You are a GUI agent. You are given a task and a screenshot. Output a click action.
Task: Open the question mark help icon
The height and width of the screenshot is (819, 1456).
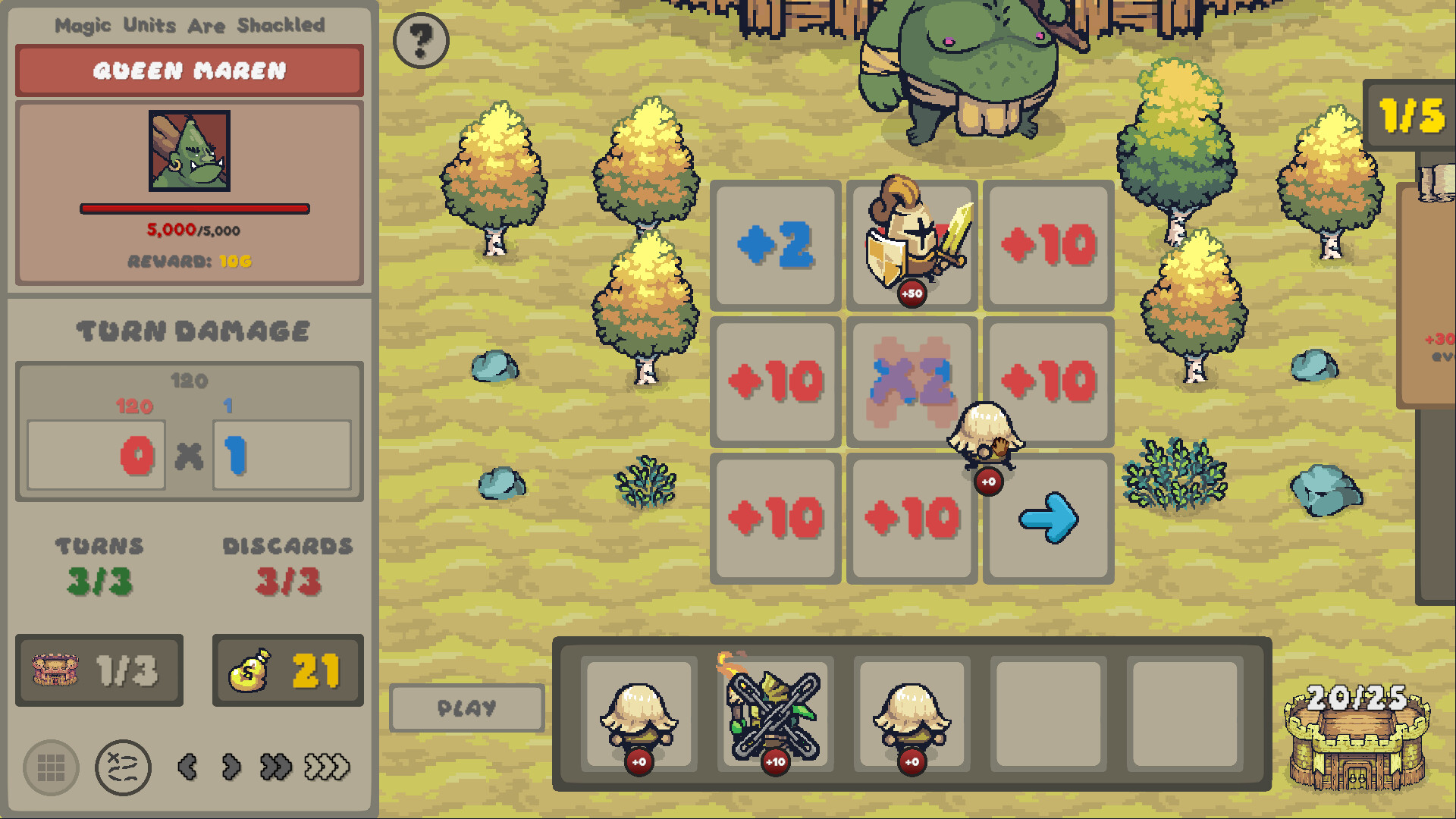tap(421, 41)
